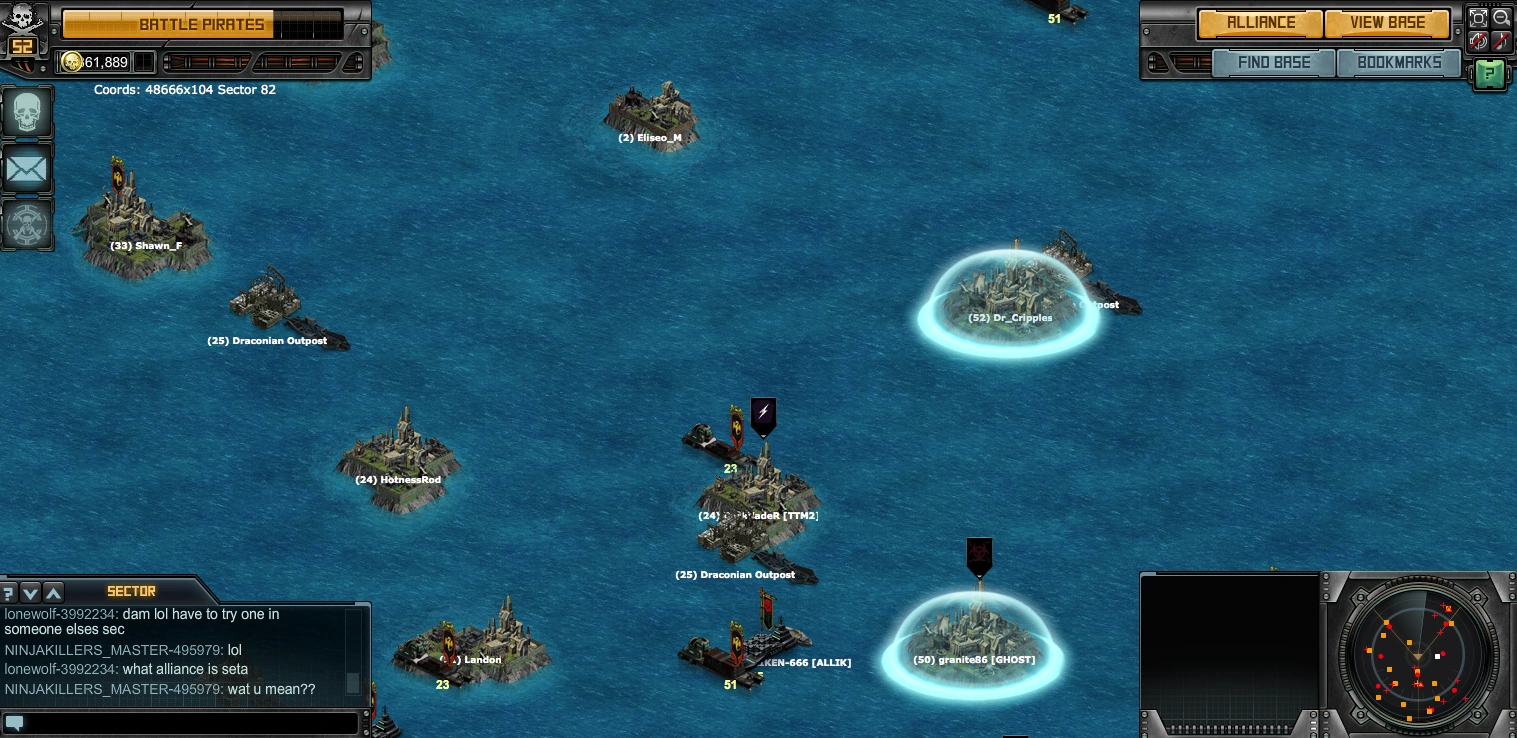Image resolution: width=1517 pixels, height=738 pixels.
Task: Expand chat with the up chevron
Action: coord(53,592)
